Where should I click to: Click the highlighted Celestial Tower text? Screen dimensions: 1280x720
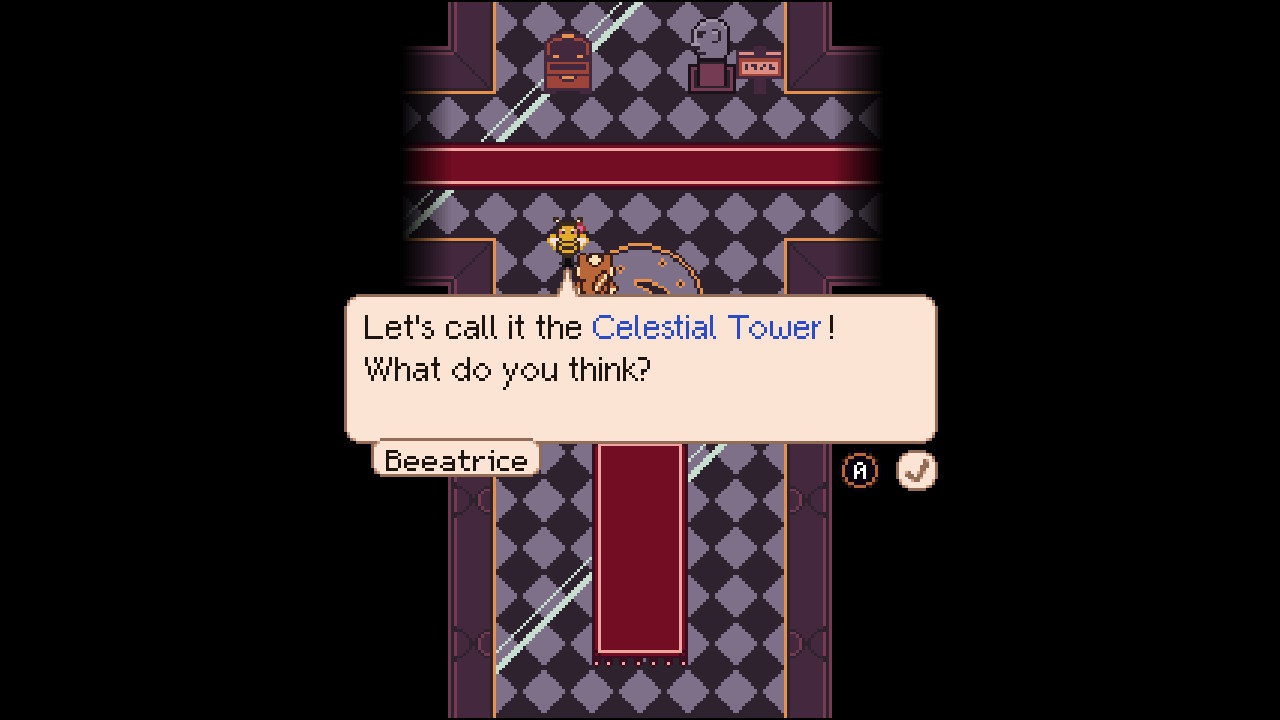coord(708,328)
